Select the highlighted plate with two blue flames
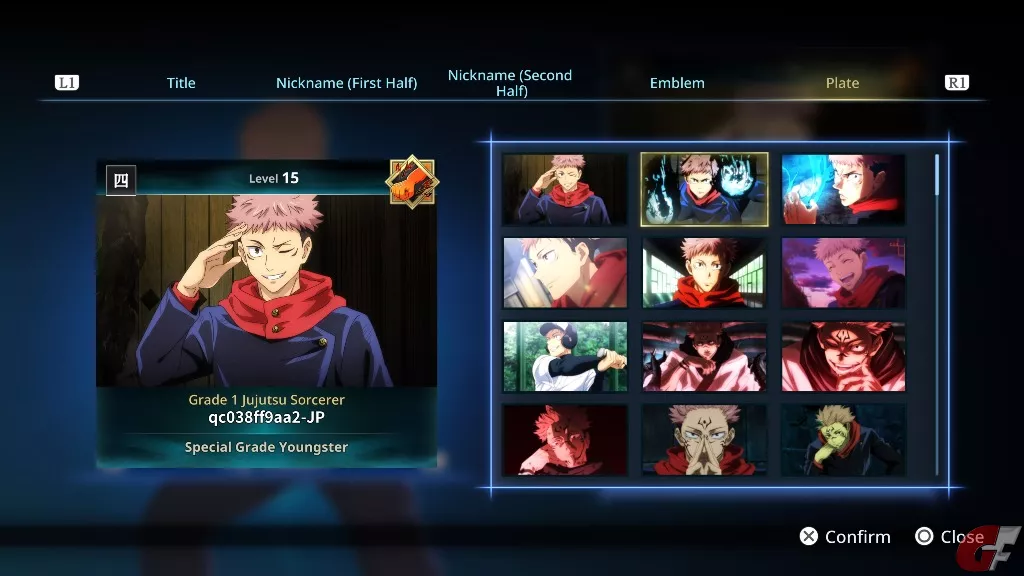 [704, 189]
